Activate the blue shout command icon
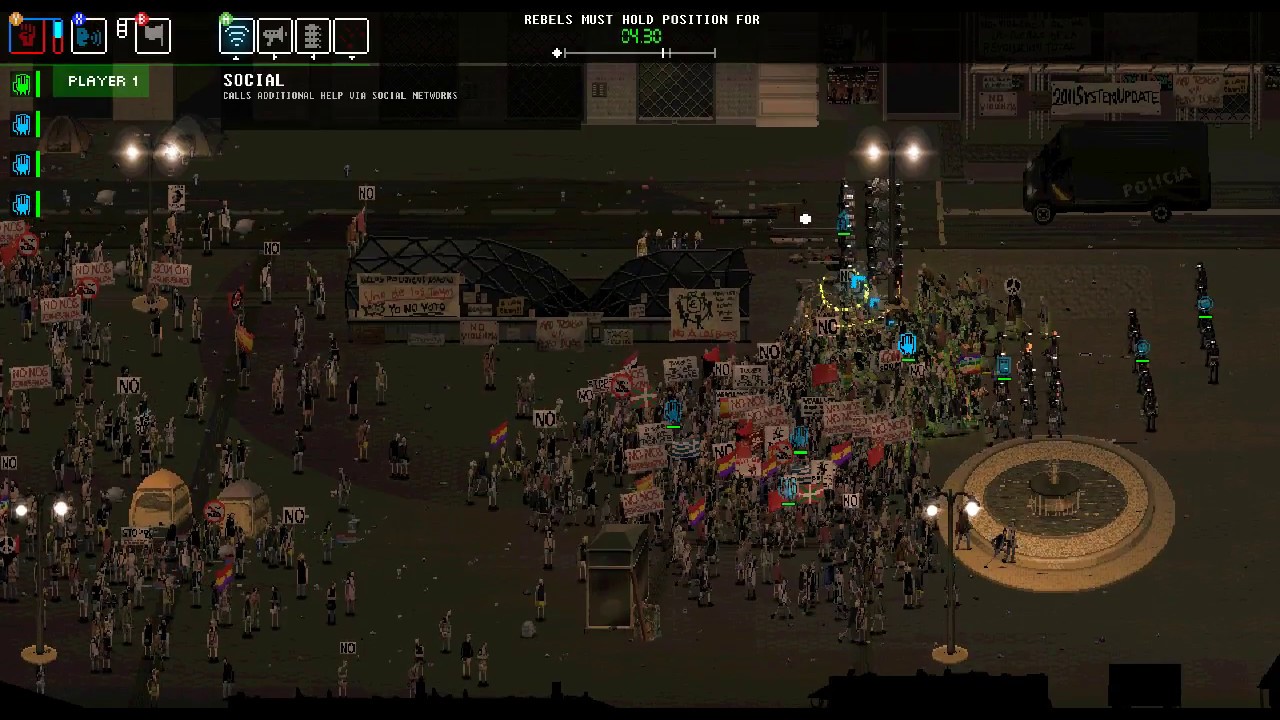 coord(89,35)
